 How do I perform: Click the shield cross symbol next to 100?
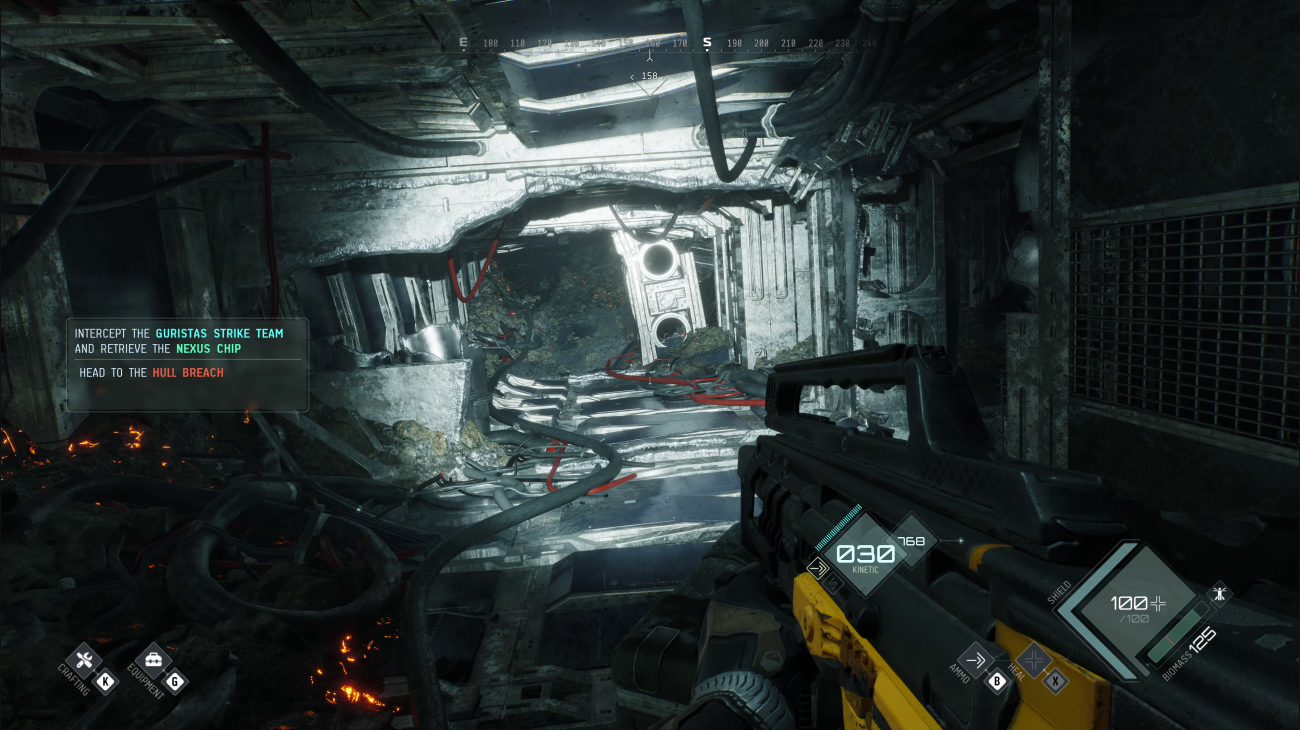click(x=1158, y=604)
